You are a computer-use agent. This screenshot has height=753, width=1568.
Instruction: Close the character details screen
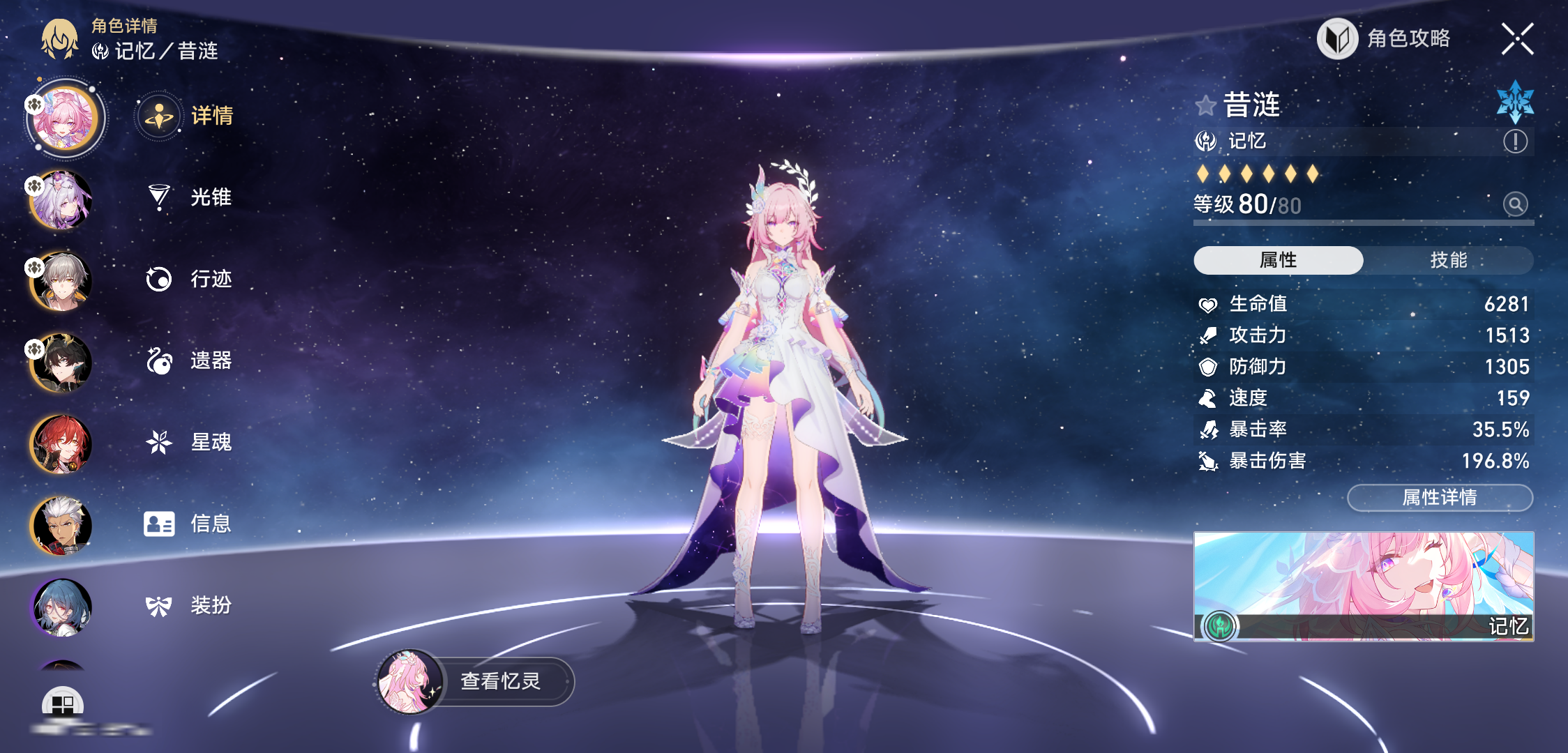[x=1517, y=39]
